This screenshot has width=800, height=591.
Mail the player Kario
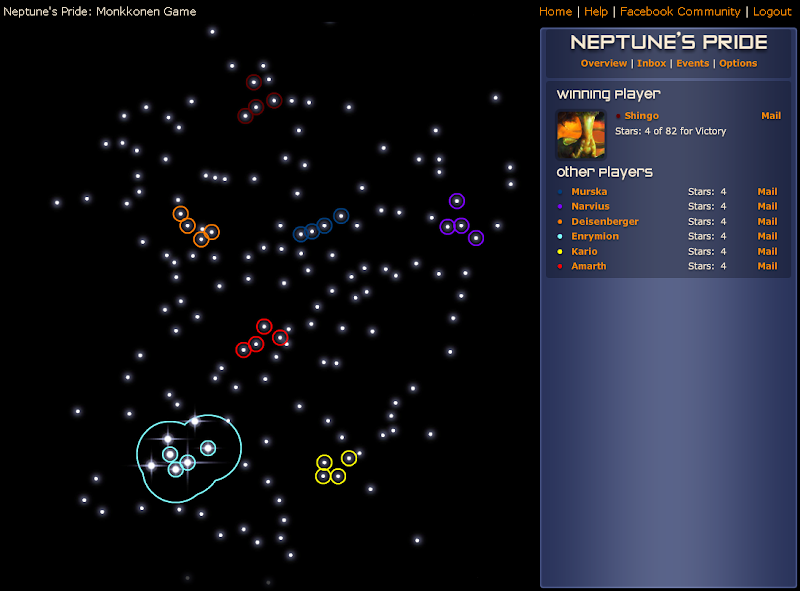[x=767, y=251]
